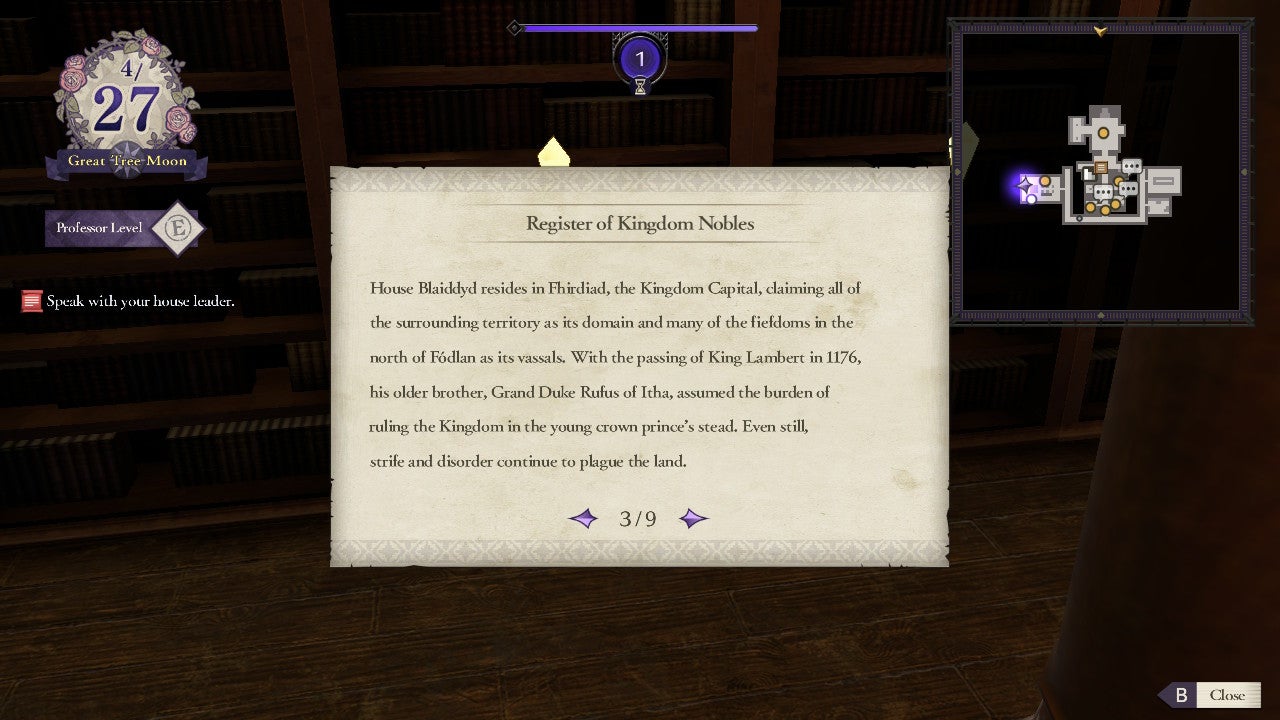The width and height of the screenshot is (1280, 720).
Task: Go back to the previous register page
Action: [583, 518]
